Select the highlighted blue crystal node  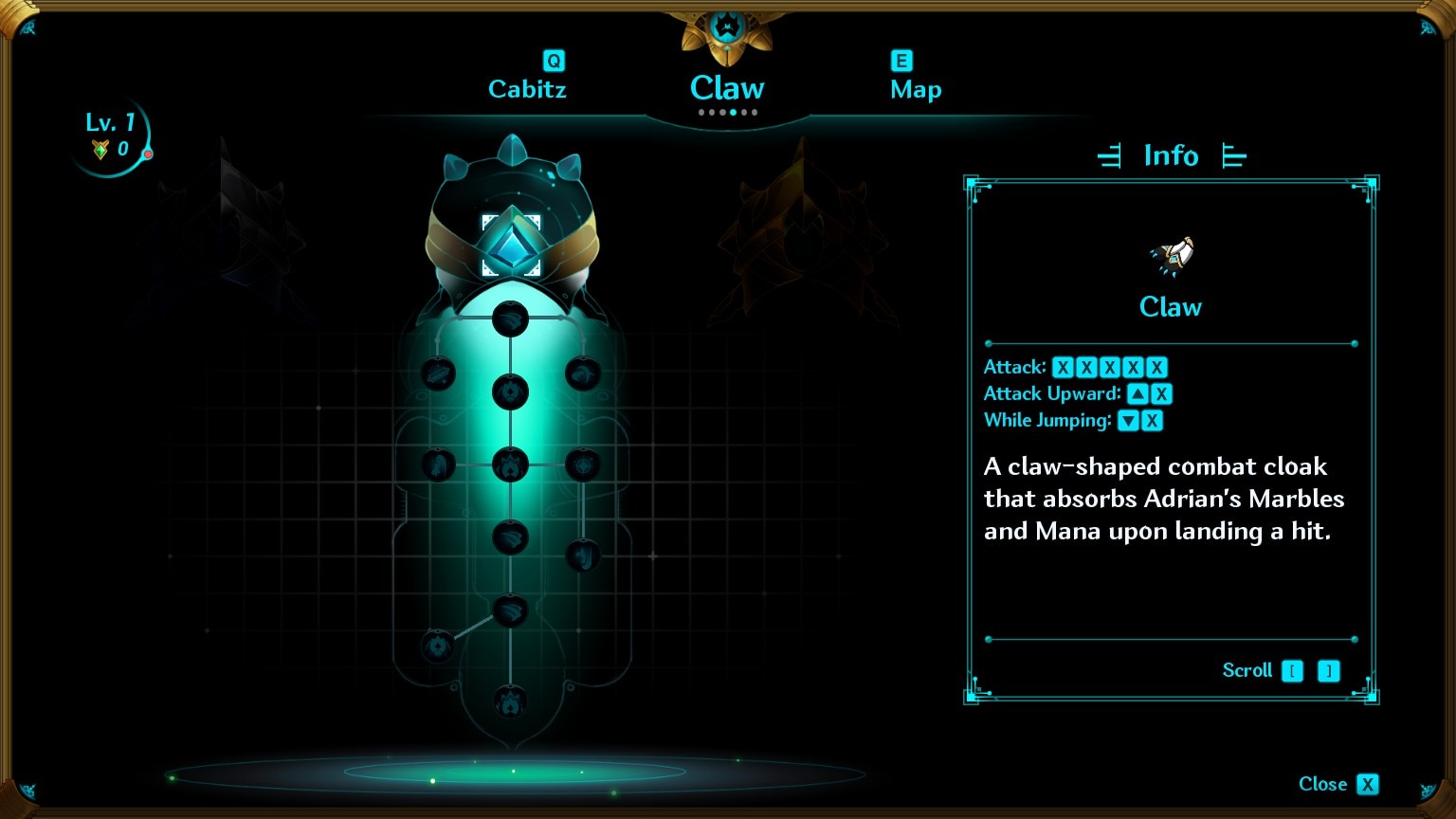[x=512, y=246]
